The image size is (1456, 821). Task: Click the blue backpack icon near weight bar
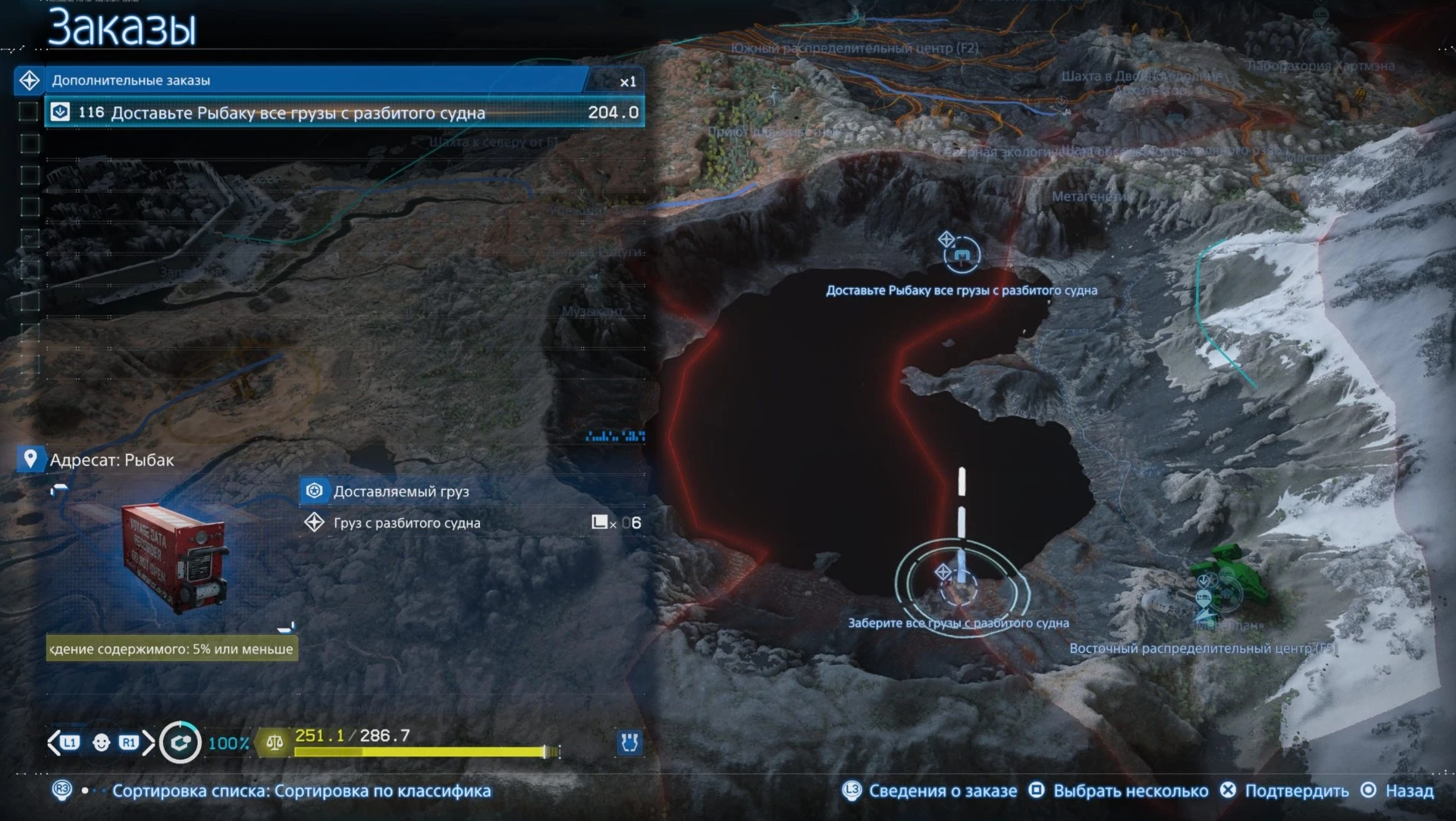tap(629, 742)
